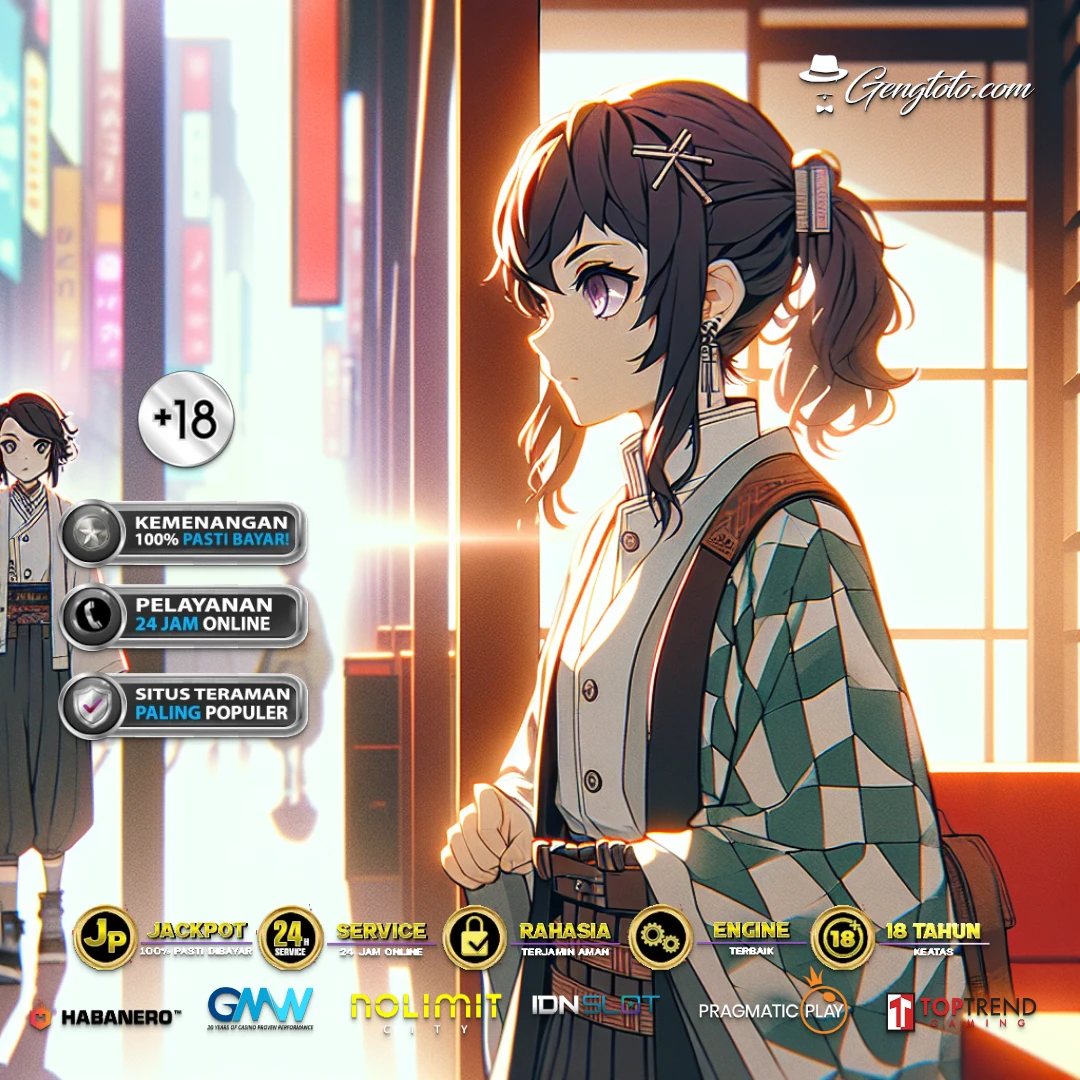Choose the IDNSlot provider logo
Screen dimensions: 1080x1080
pos(596,1005)
